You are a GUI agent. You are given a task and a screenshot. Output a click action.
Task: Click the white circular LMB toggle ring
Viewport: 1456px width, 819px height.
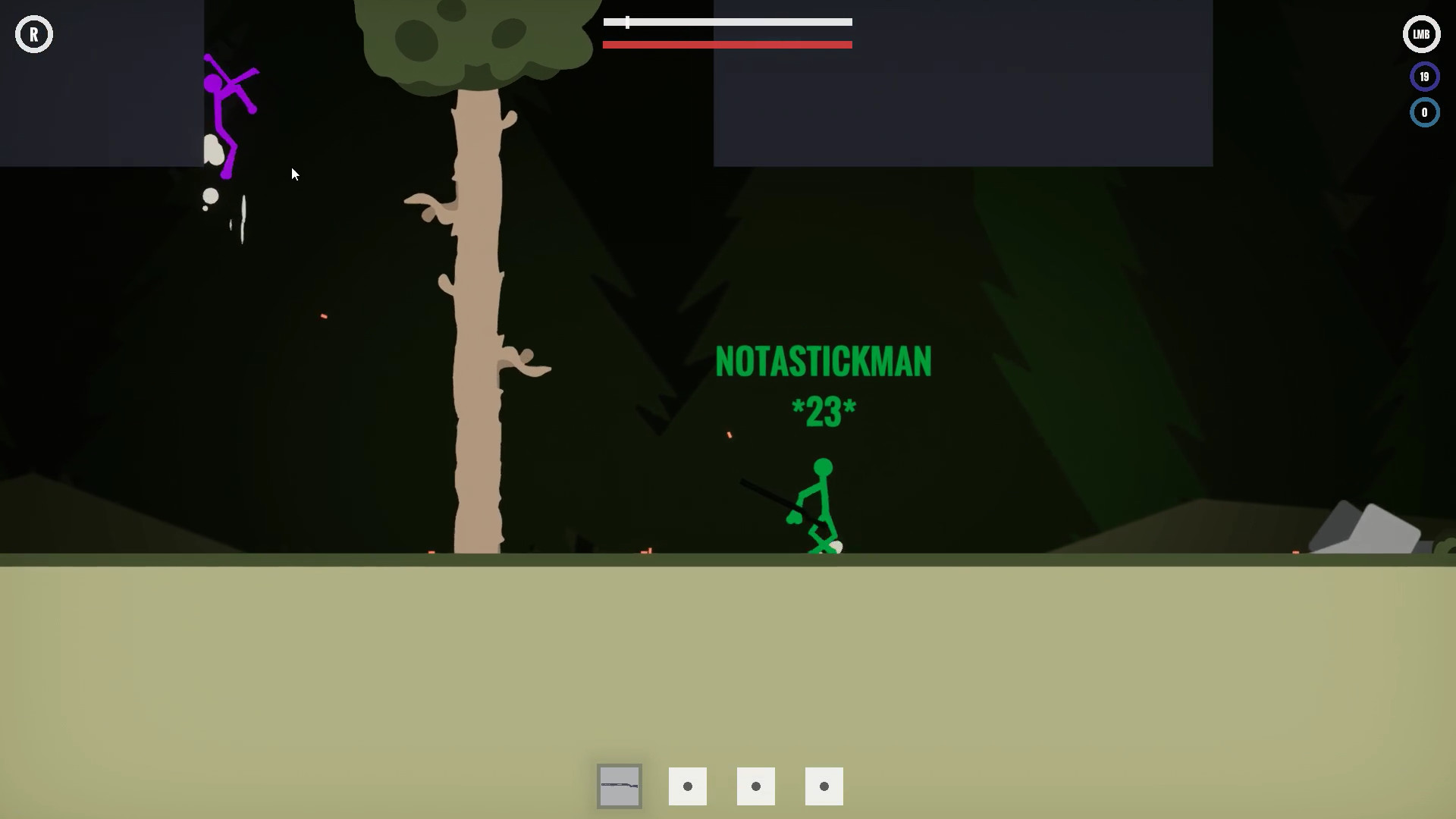pyautogui.click(x=1421, y=33)
